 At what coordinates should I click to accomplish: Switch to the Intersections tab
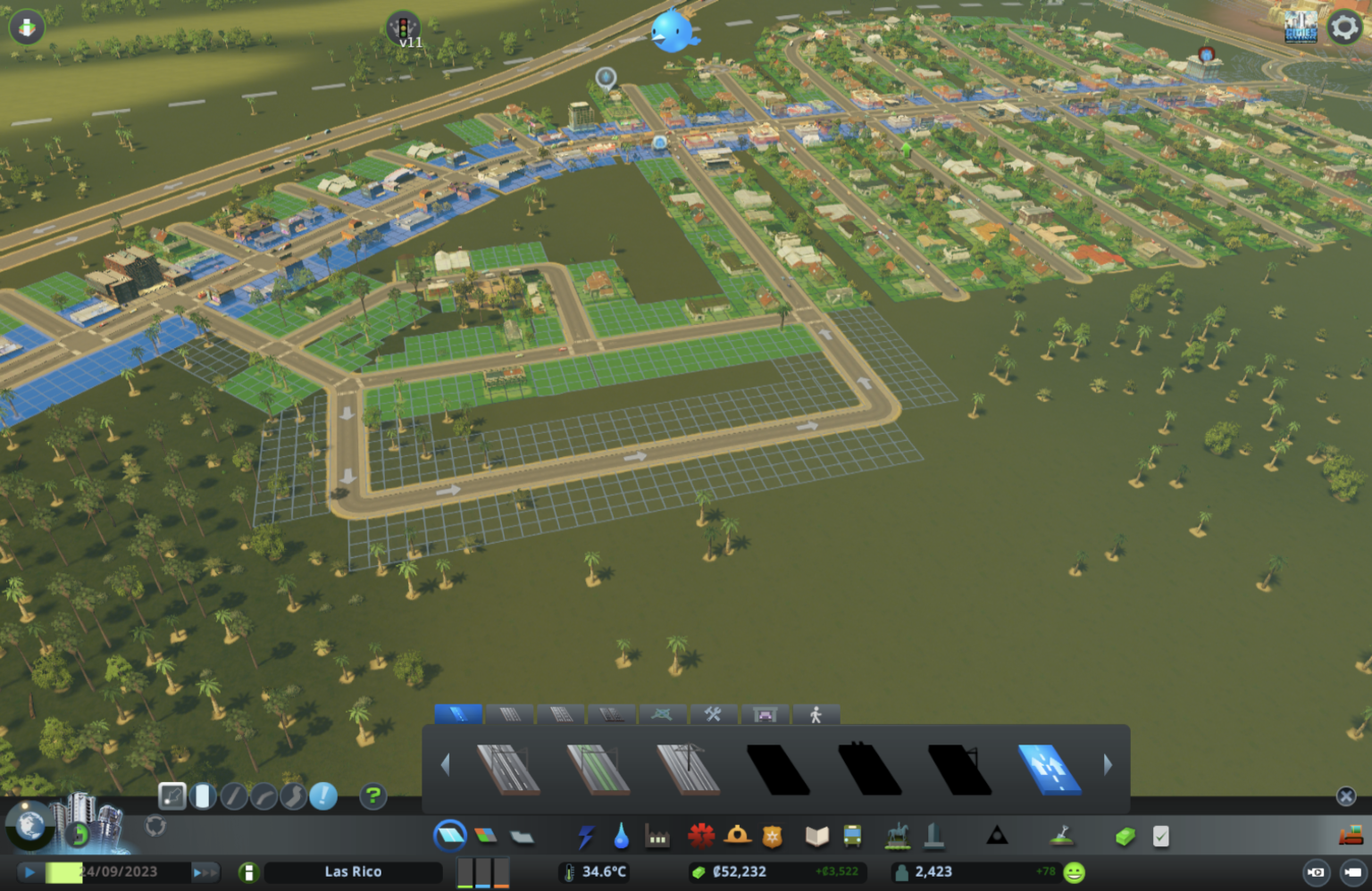tap(663, 714)
